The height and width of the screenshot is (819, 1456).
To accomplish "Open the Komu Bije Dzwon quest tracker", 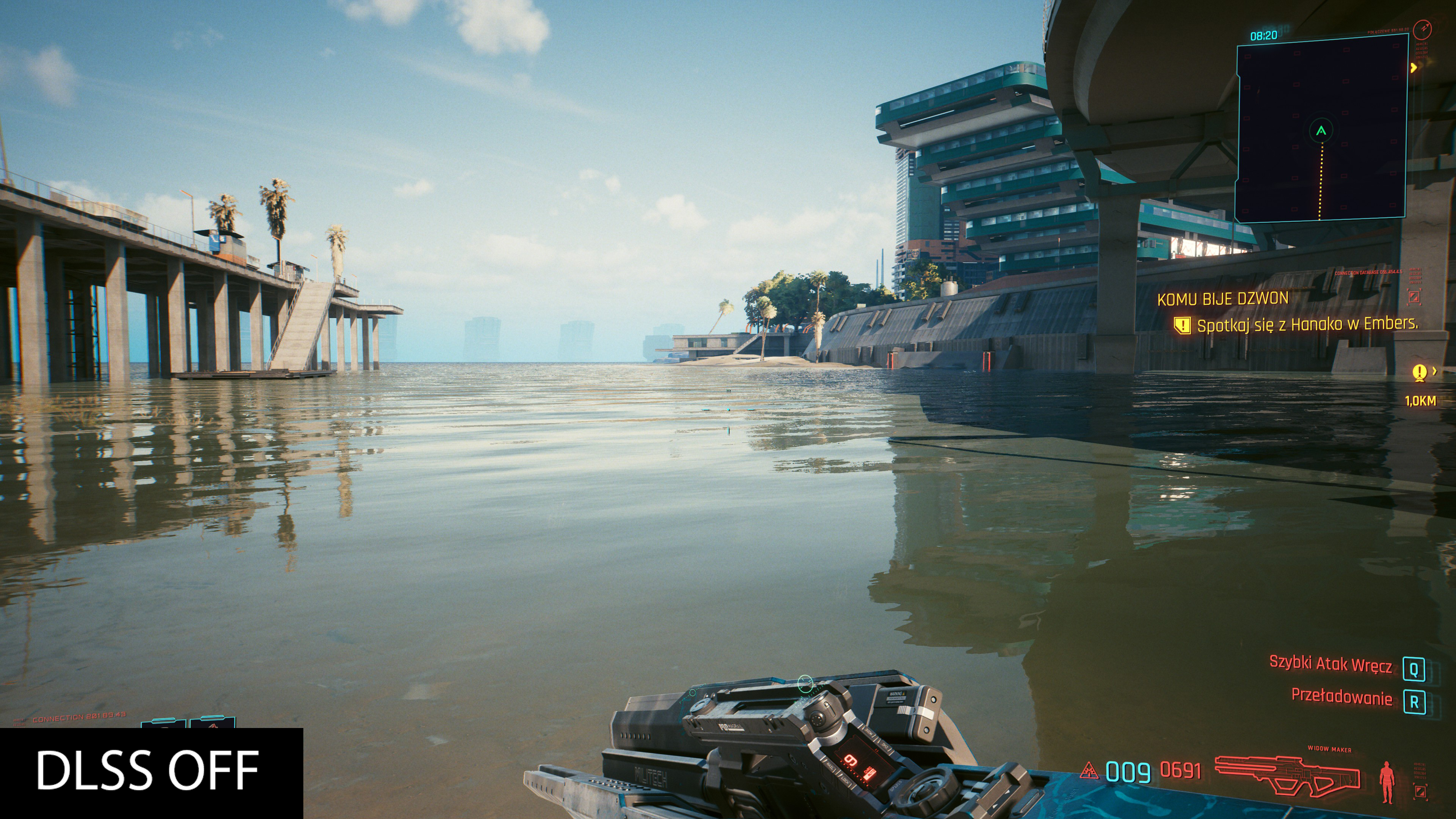I will click(x=1222, y=299).
